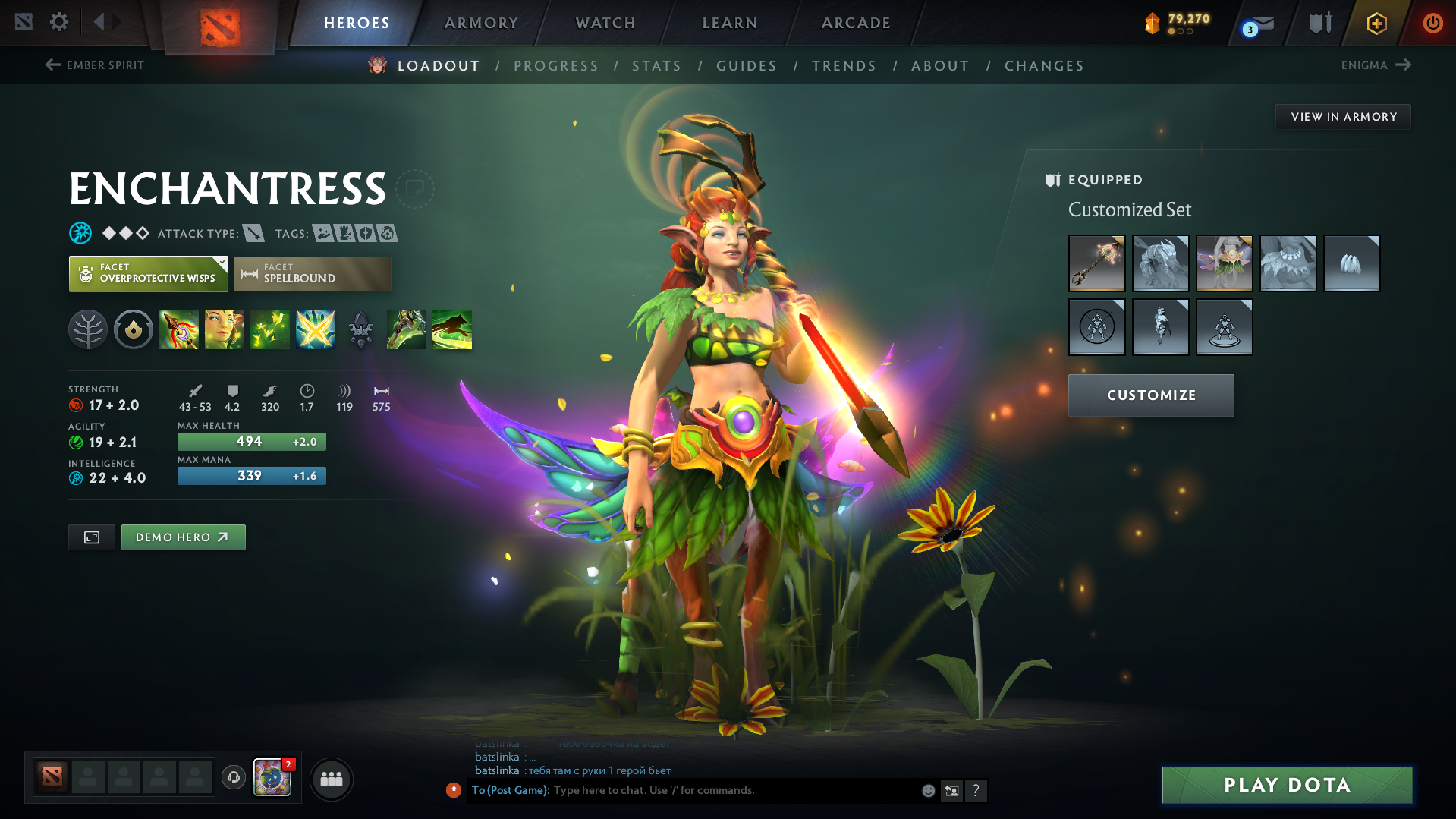This screenshot has width=1456, height=819.
Task: Go back to previous hero Ember Spirit
Action: pos(95,65)
